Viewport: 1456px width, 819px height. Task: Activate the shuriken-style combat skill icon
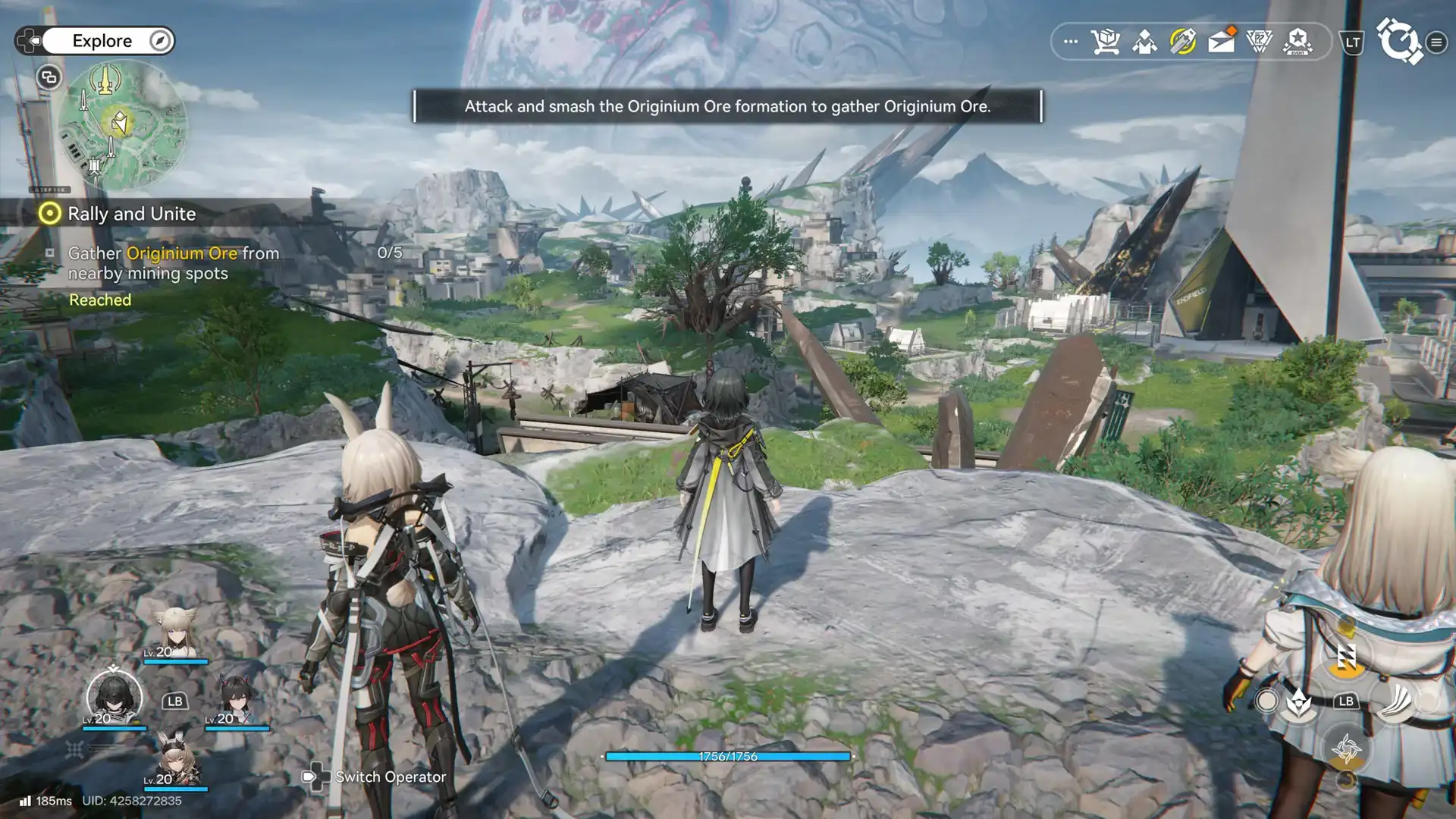pos(1348,749)
